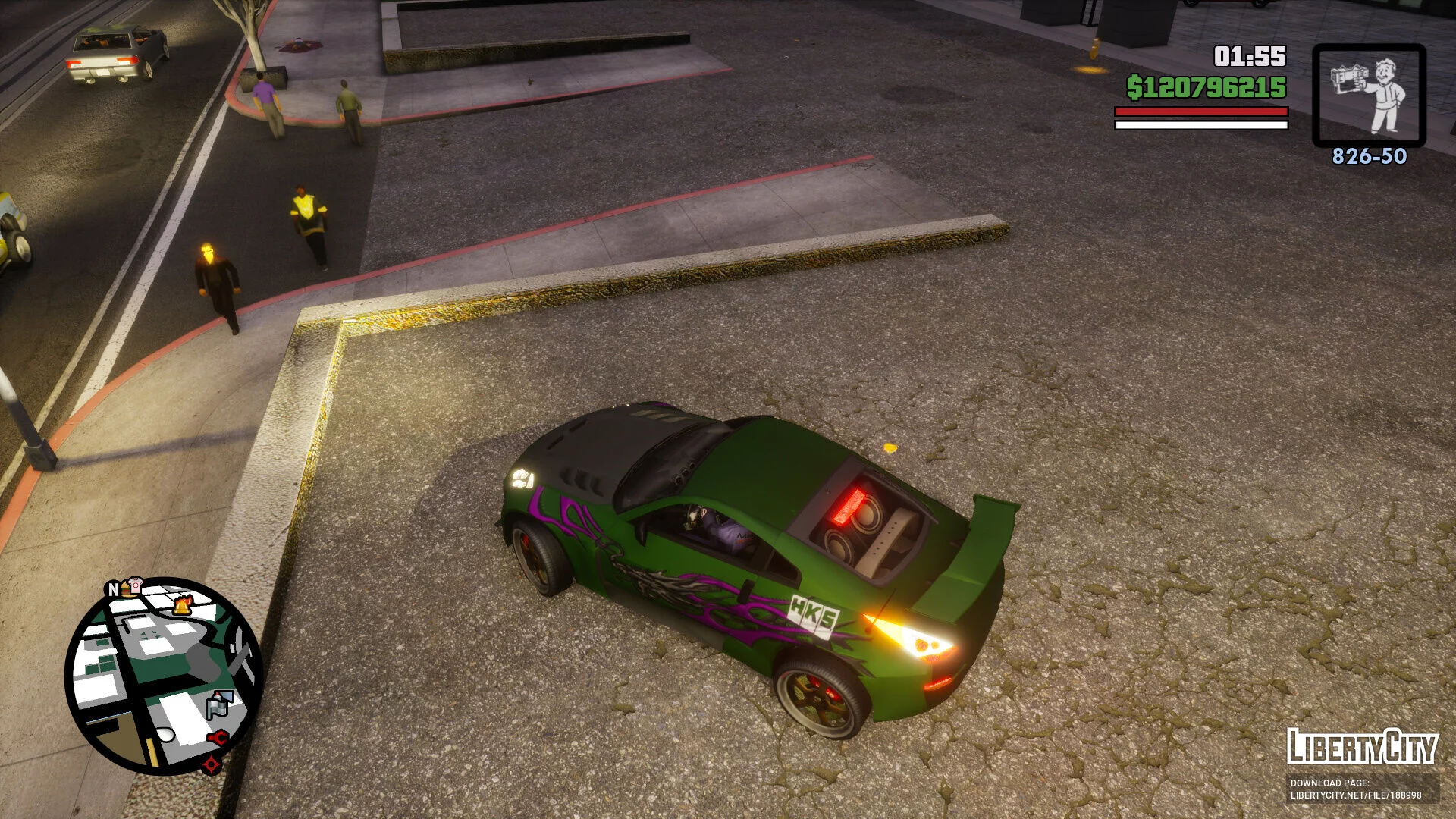The height and width of the screenshot is (819, 1456).
Task: Click the red four-pointed marker below minimap
Action: click(x=211, y=763)
